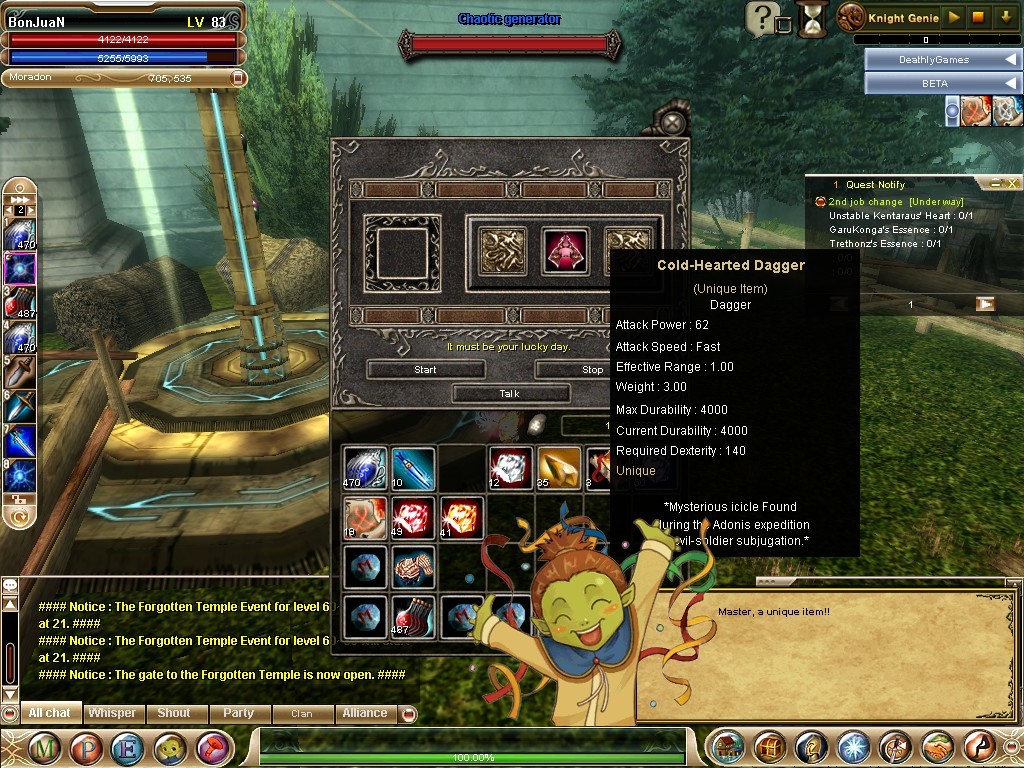The width and height of the screenshot is (1024, 768).
Task: Close the Quest Notify panel
Action: click(x=1012, y=183)
